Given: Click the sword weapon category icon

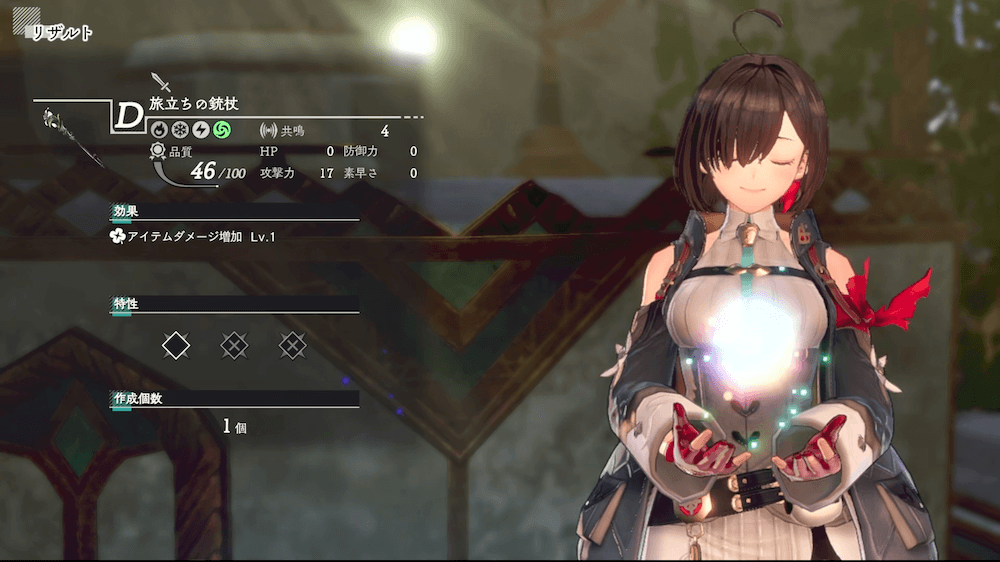Looking at the screenshot, I should (x=160, y=82).
